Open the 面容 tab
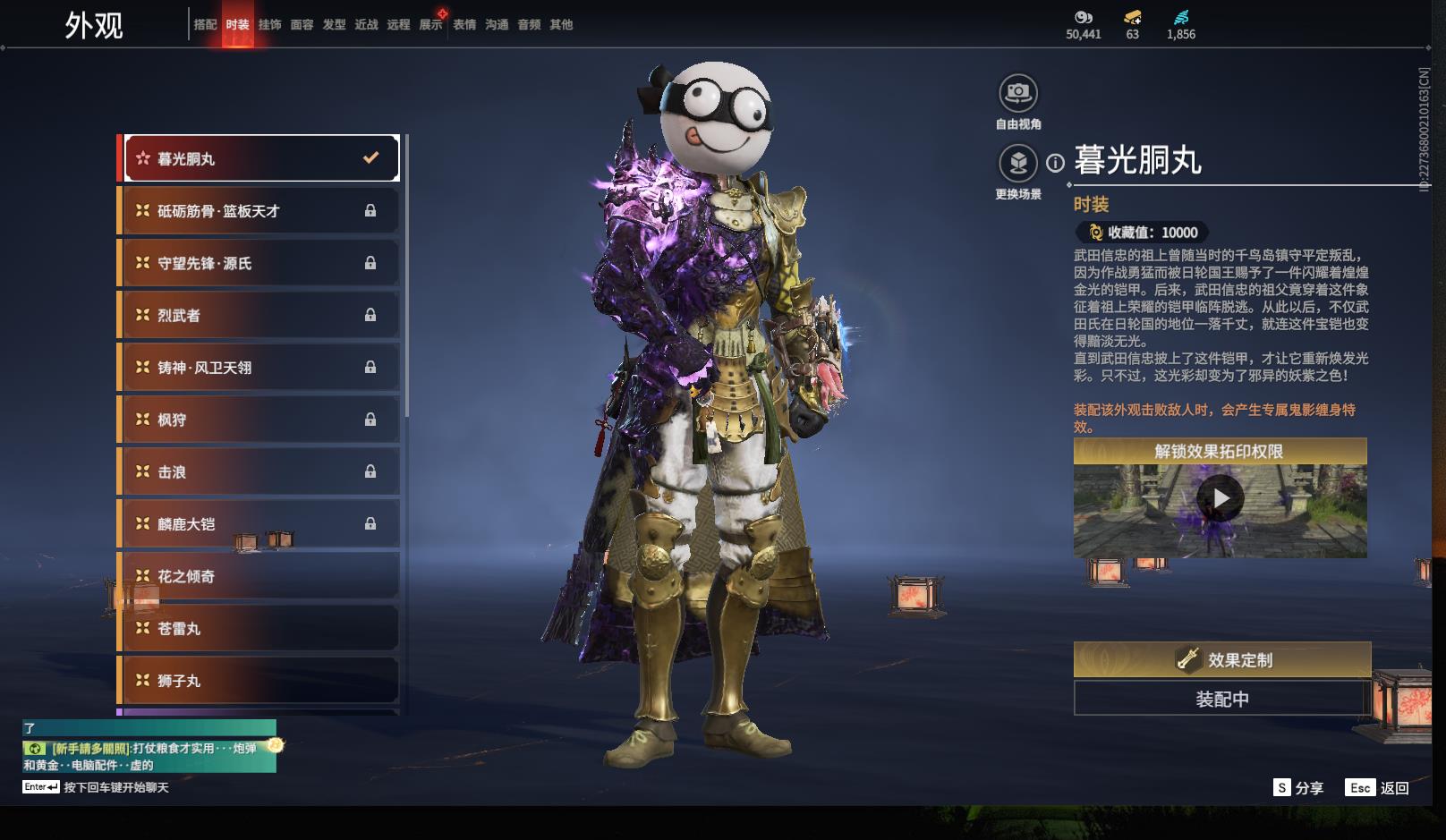This screenshot has height=840, width=1446. [x=302, y=25]
